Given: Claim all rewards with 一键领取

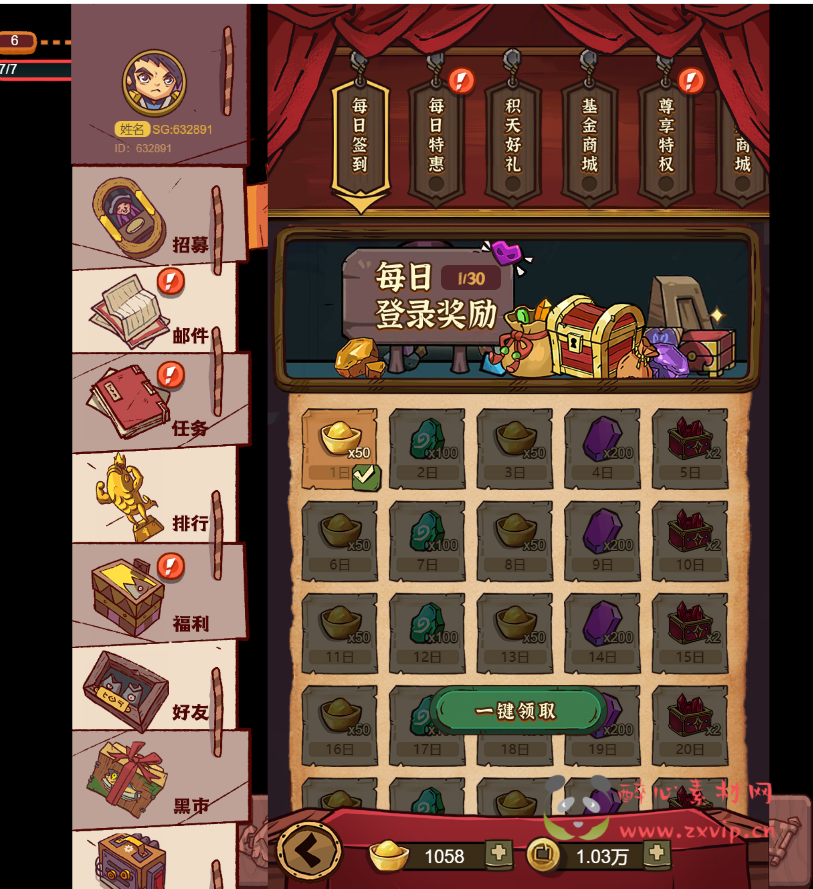Looking at the screenshot, I should click(x=516, y=711).
